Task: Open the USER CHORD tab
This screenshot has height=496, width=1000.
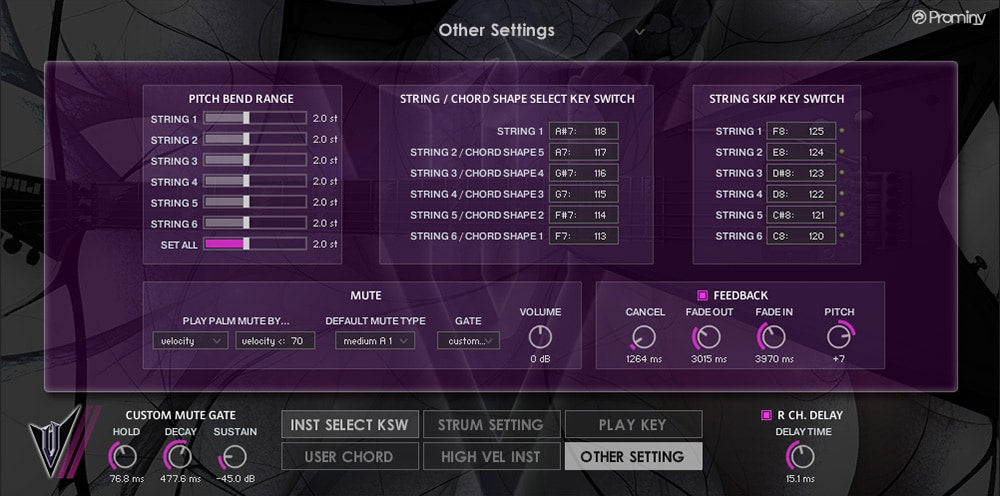Action: pos(349,456)
